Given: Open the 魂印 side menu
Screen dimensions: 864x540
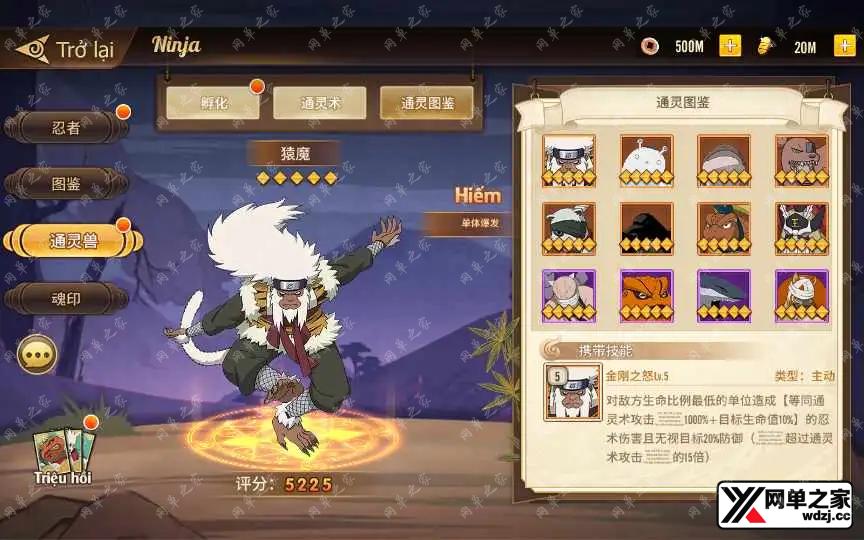Looking at the screenshot, I should click(66, 298).
